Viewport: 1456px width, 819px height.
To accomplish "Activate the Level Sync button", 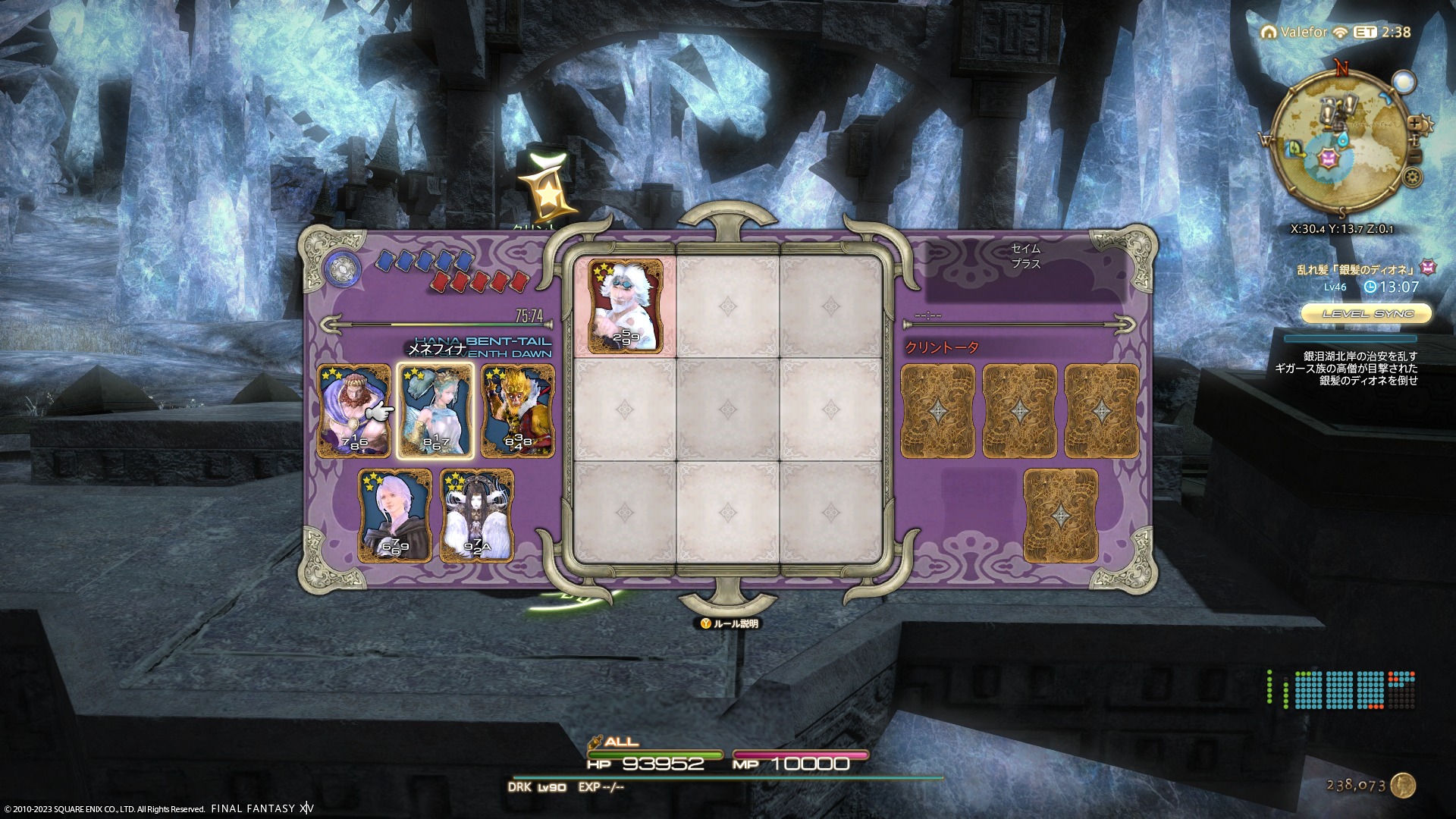I will coord(1367,313).
